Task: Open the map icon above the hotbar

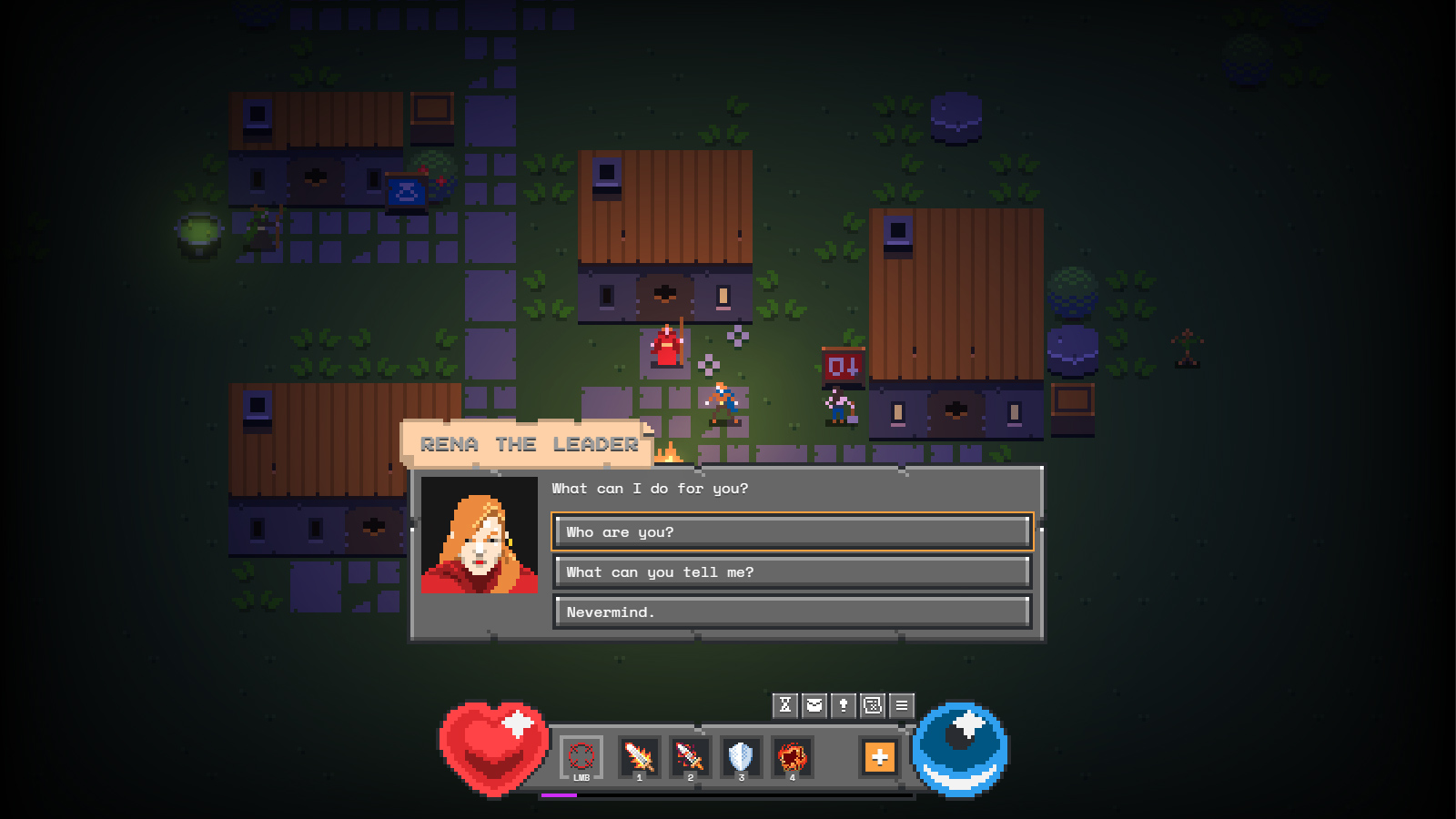Action: 871,704
